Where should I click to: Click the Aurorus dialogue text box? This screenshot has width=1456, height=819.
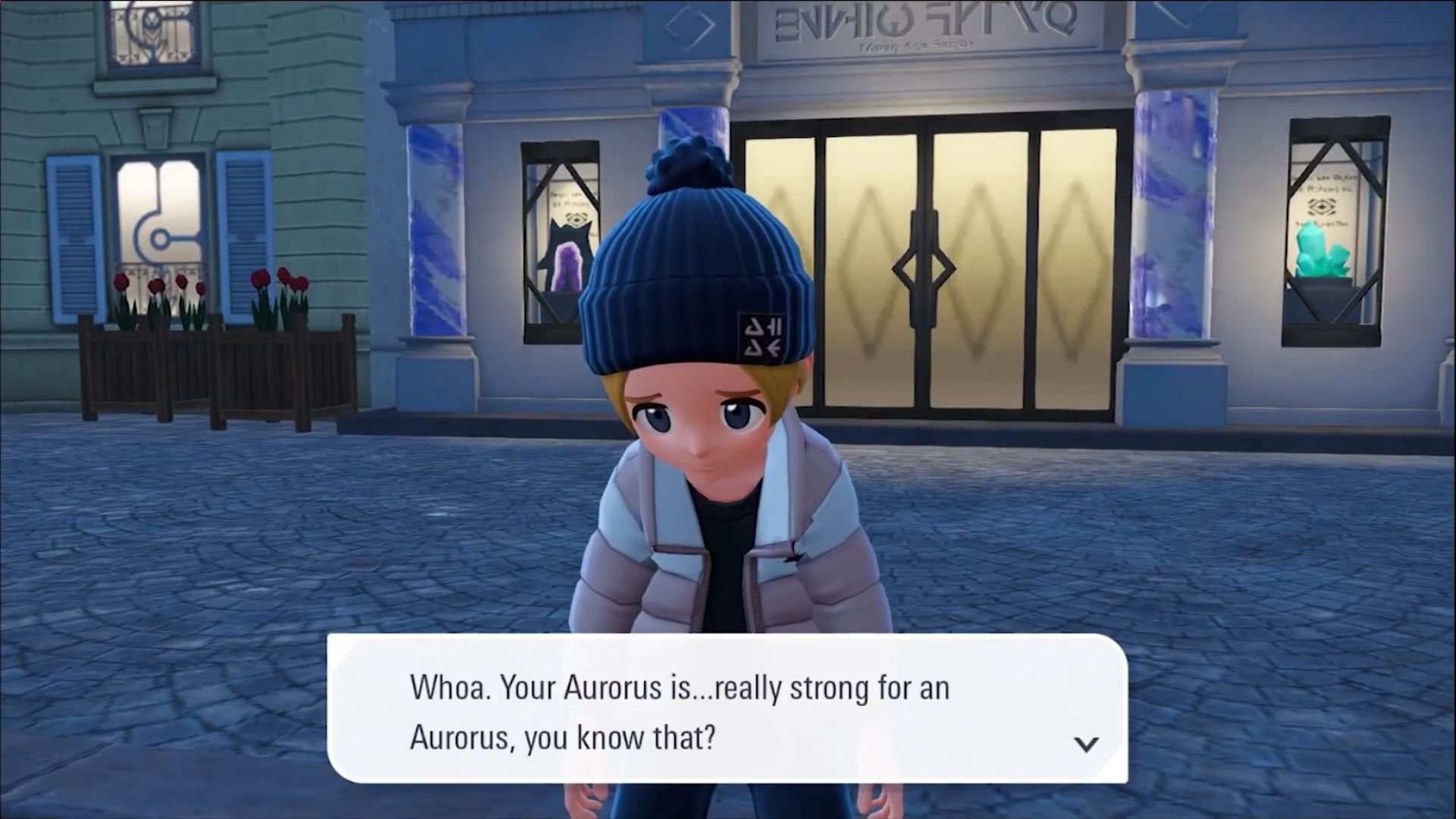726,709
